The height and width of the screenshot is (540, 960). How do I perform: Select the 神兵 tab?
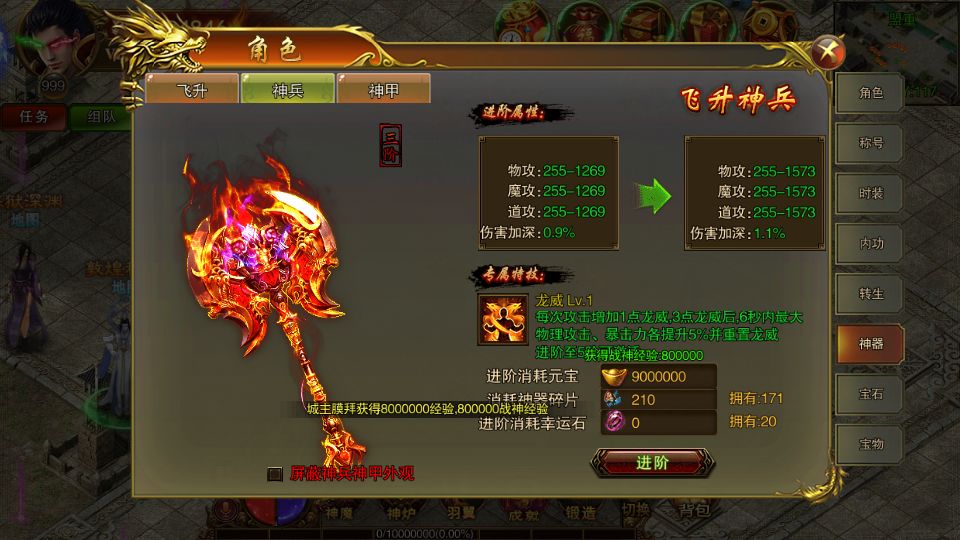pos(287,90)
